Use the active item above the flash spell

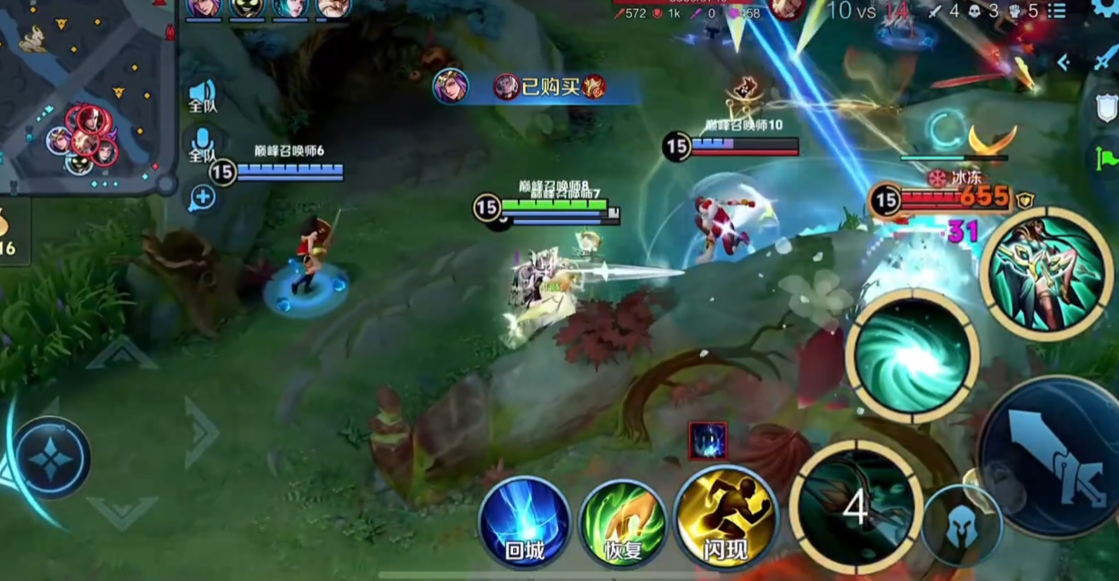[708, 441]
